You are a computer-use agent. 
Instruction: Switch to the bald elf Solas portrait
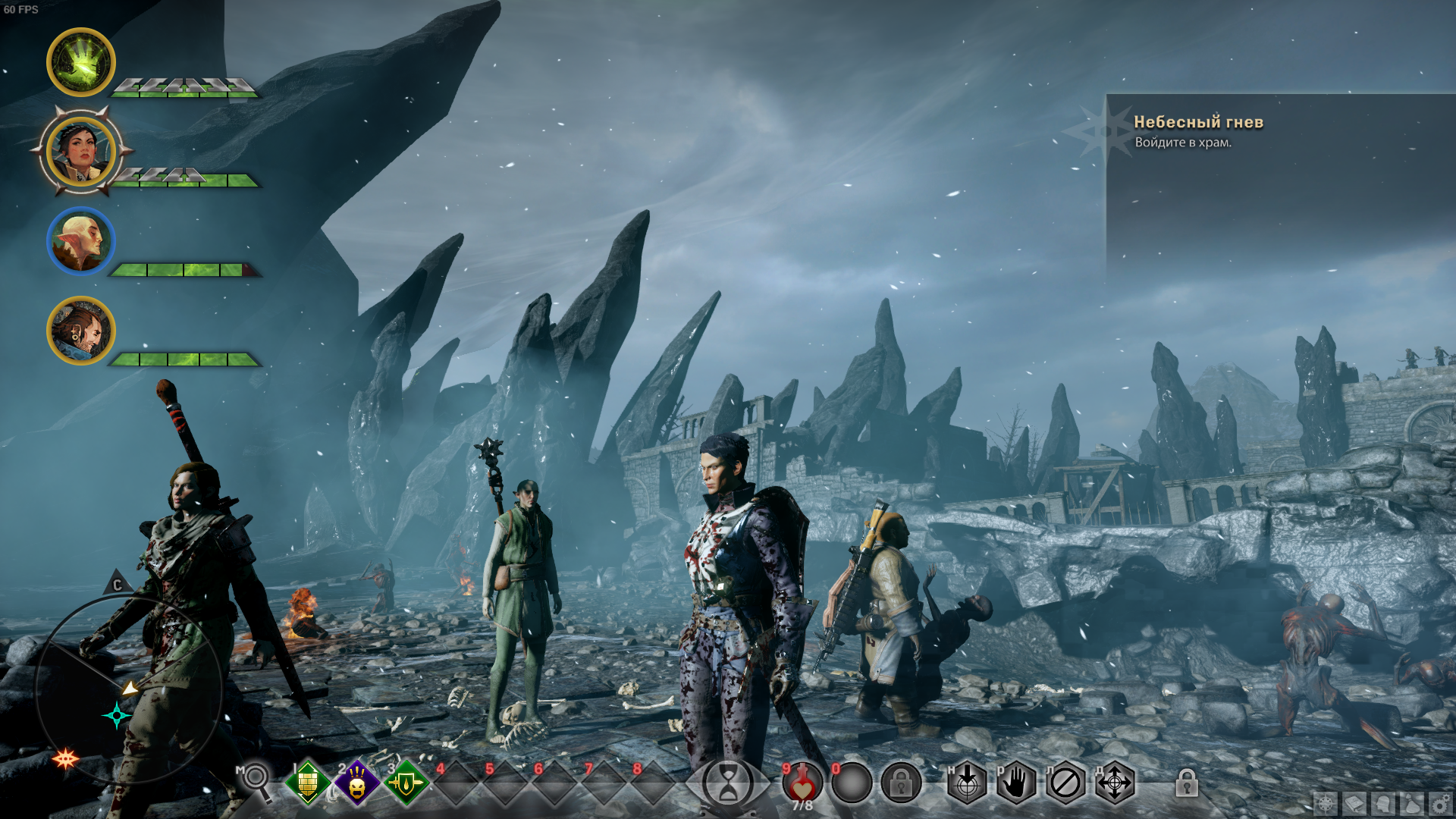click(x=80, y=241)
